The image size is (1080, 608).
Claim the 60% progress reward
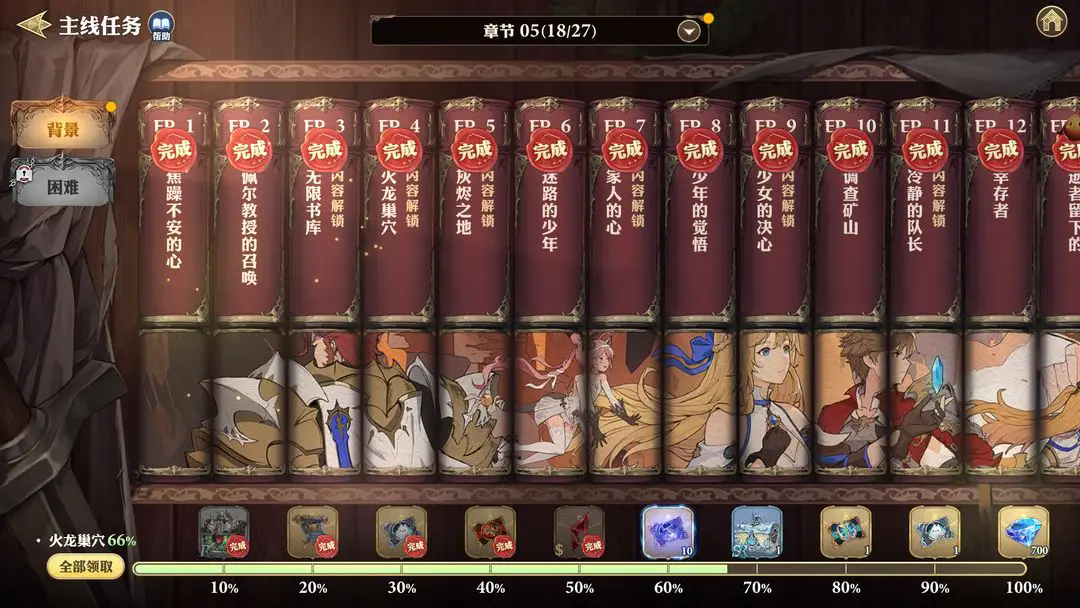(667, 532)
